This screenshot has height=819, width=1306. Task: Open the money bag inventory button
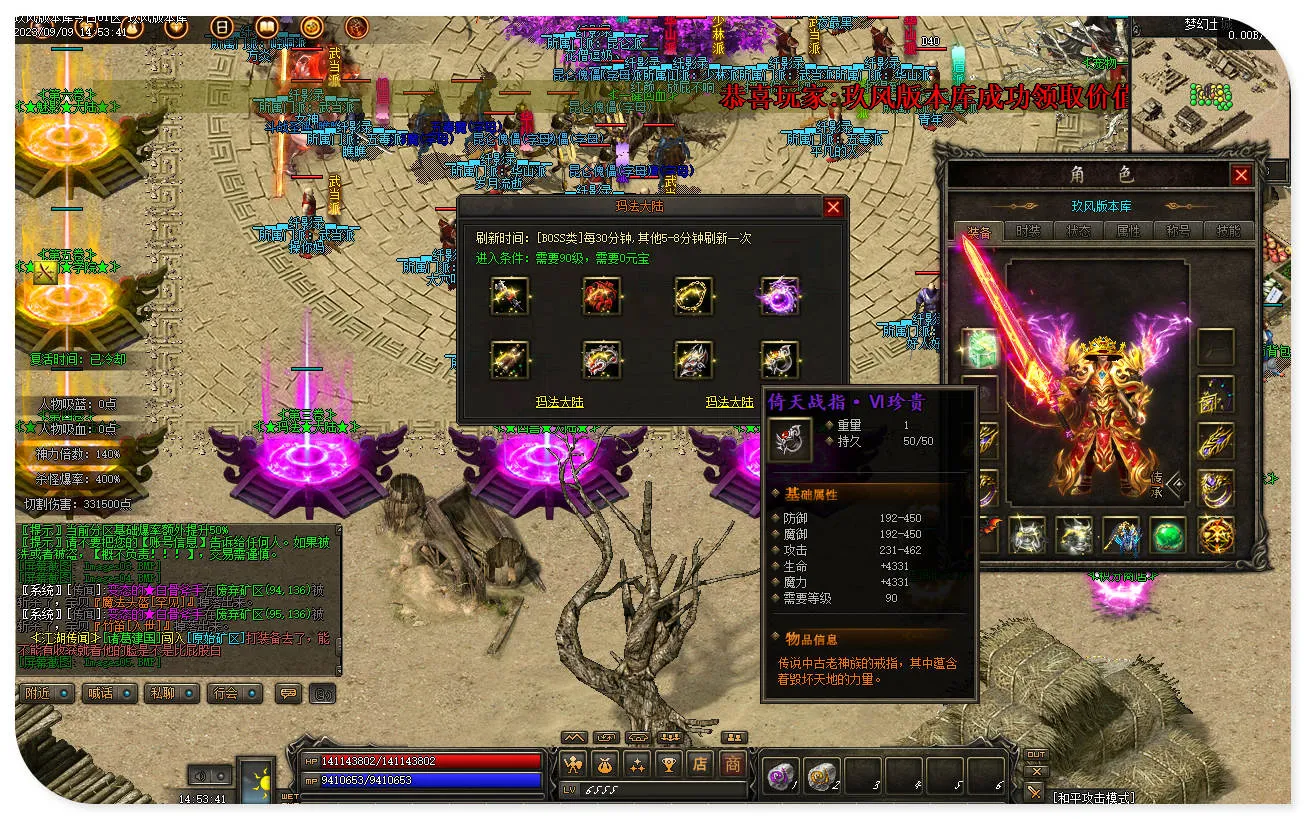pyautogui.click(x=606, y=765)
